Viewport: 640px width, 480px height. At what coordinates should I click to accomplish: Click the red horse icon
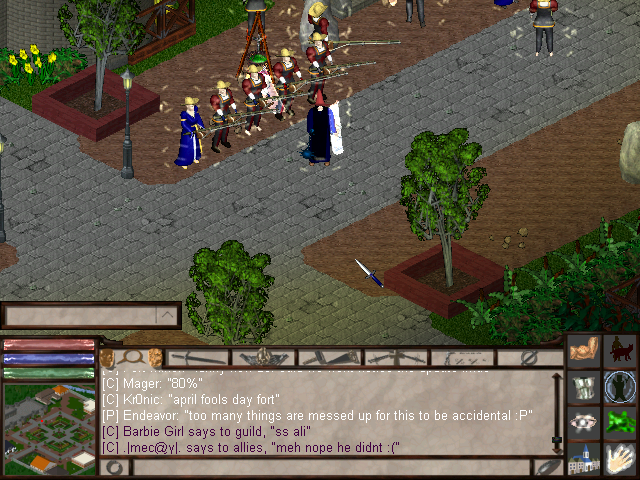click(621, 350)
